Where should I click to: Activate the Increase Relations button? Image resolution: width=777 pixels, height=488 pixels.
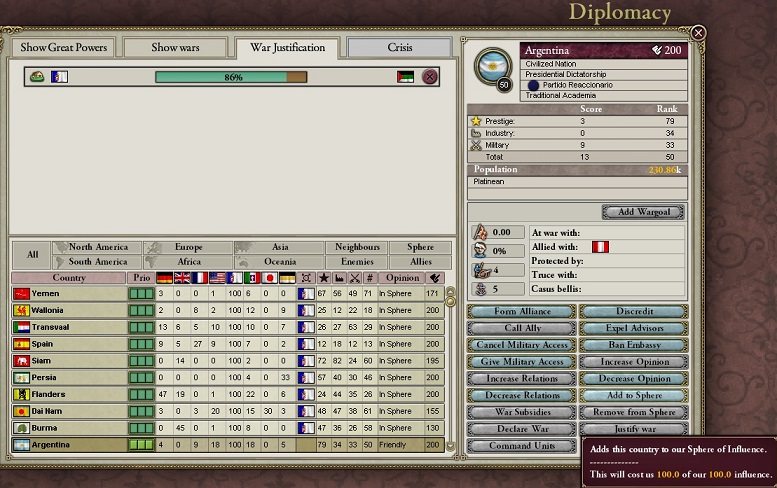pos(522,379)
